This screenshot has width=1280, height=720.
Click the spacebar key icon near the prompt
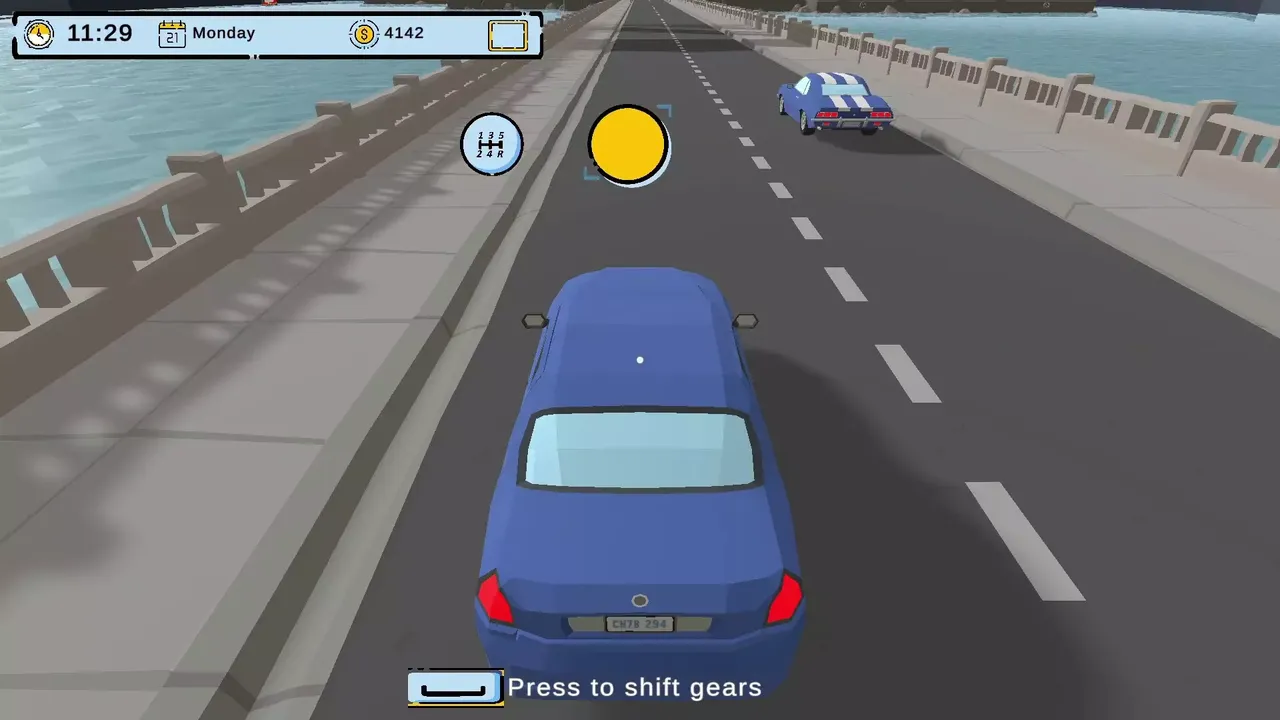pyautogui.click(x=455, y=687)
